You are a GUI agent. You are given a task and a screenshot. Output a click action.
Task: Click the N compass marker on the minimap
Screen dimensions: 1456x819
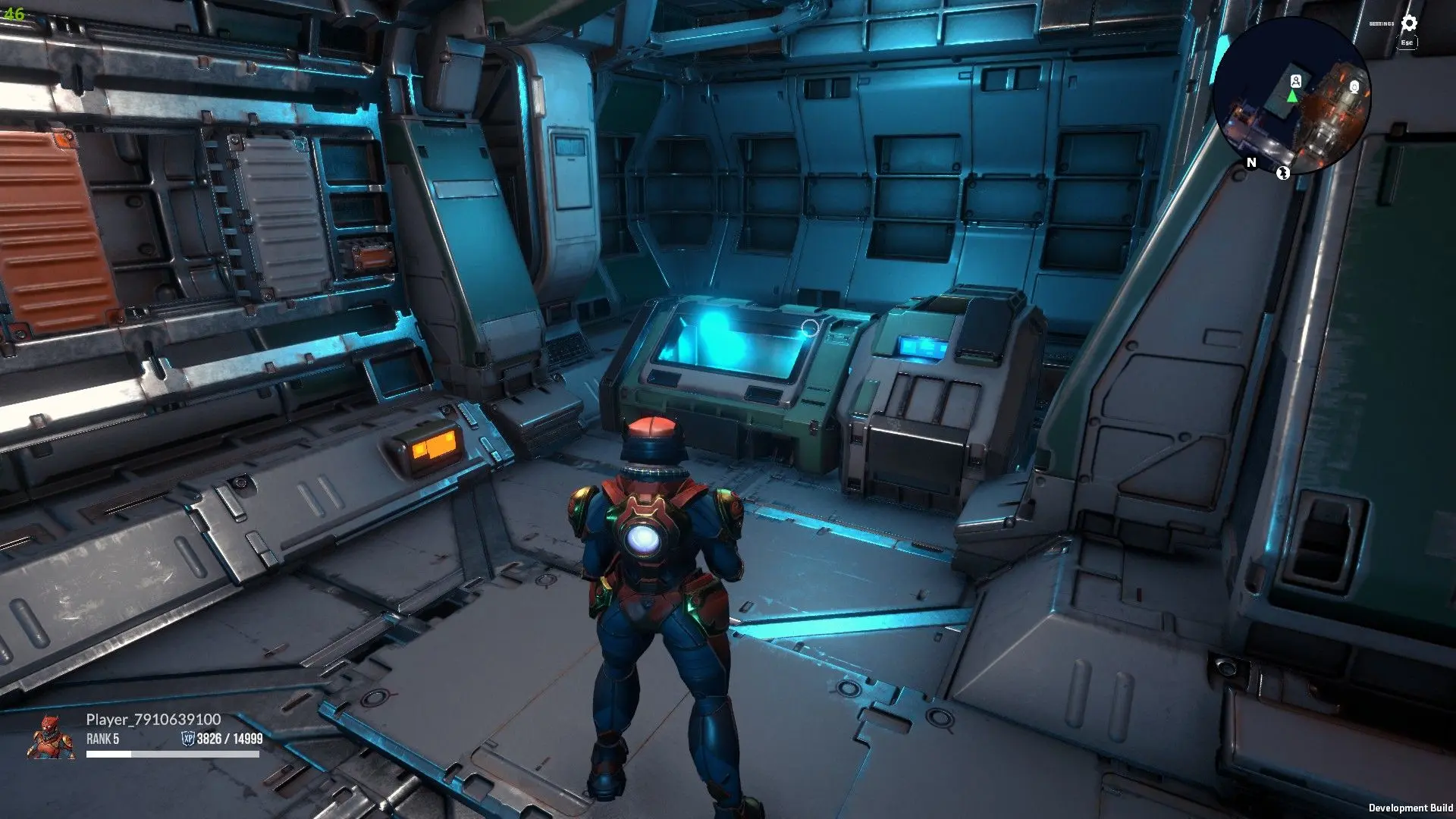coord(1250,162)
